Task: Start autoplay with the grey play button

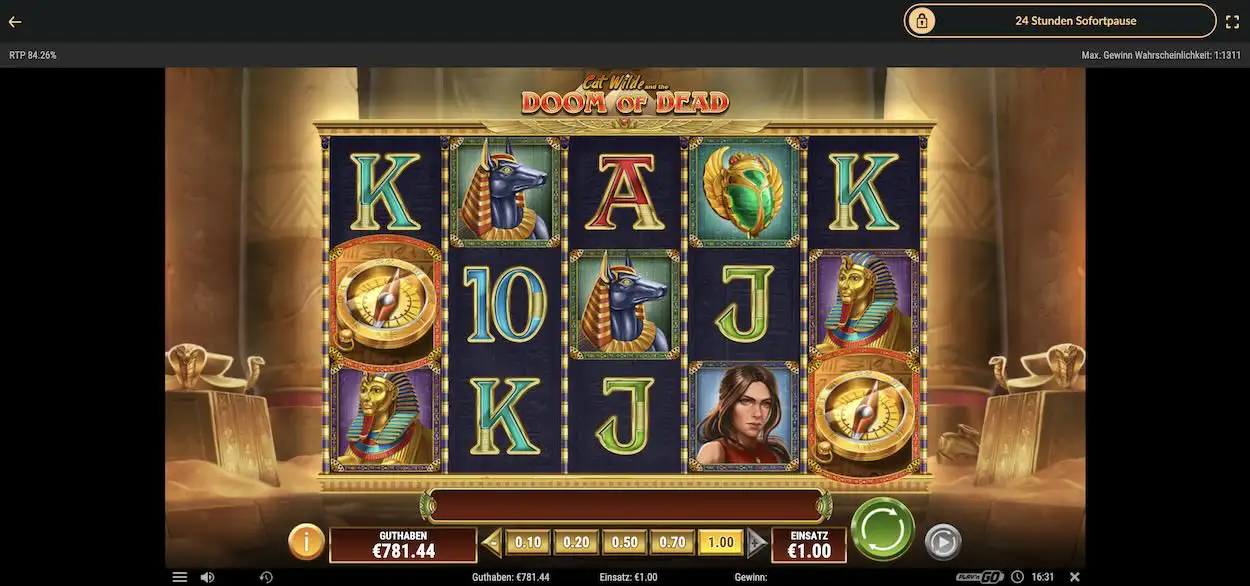Action: point(942,542)
